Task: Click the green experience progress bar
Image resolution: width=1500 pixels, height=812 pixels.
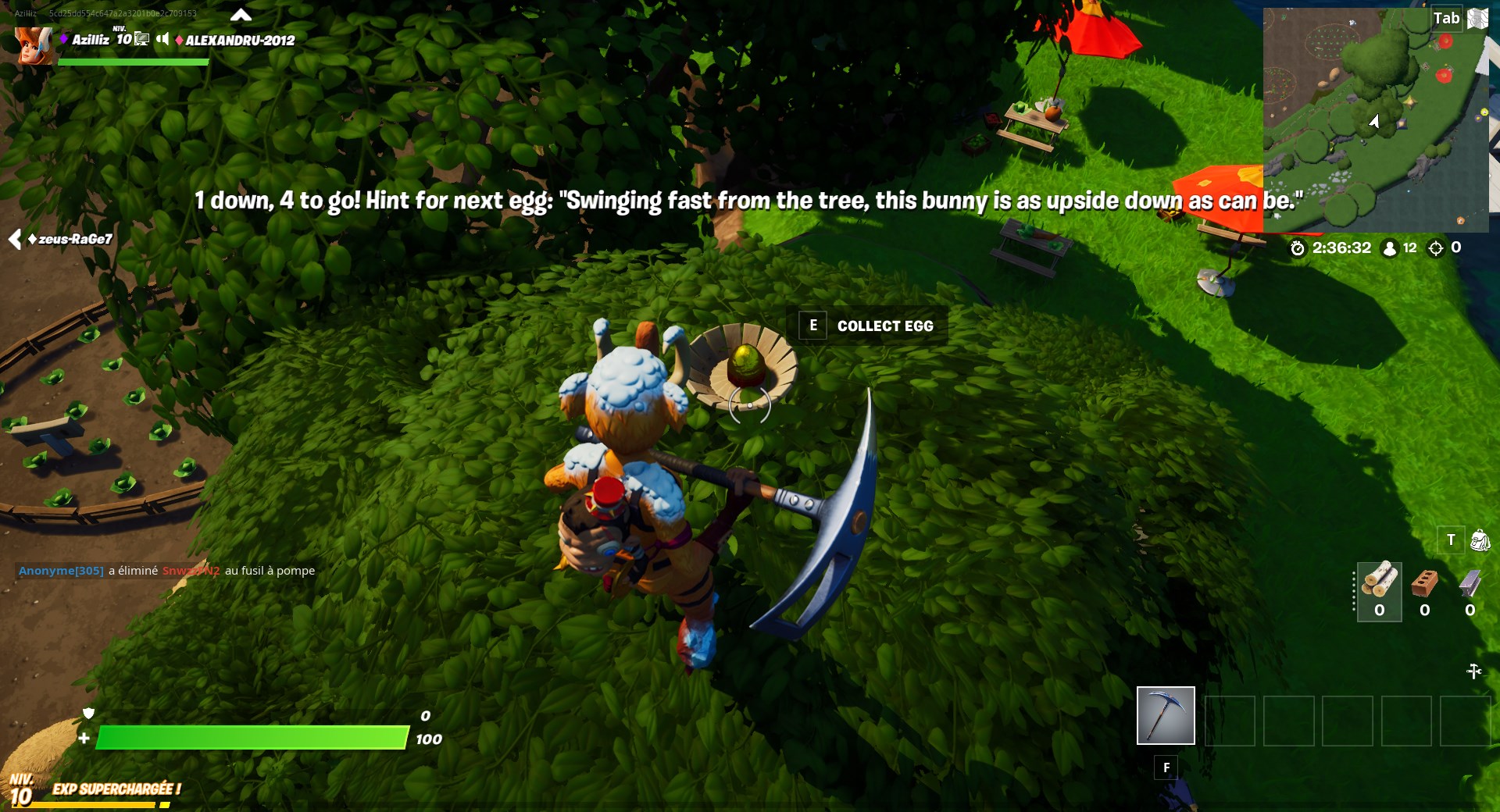Action: (250, 737)
